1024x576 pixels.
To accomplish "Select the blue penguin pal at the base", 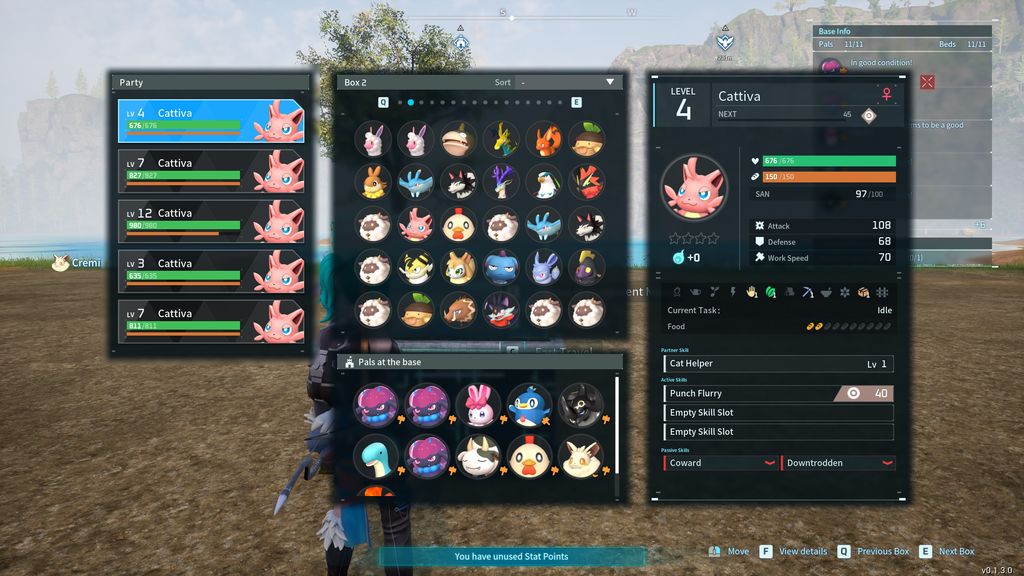I will (x=528, y=403).
